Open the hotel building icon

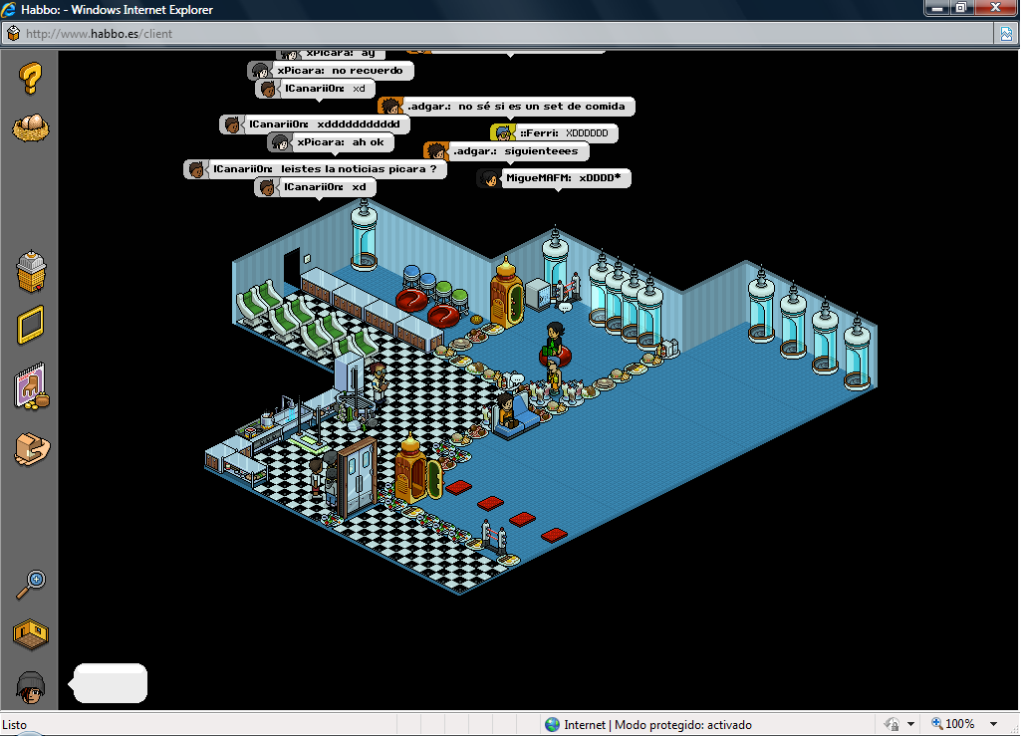click(x=31, y=271)
